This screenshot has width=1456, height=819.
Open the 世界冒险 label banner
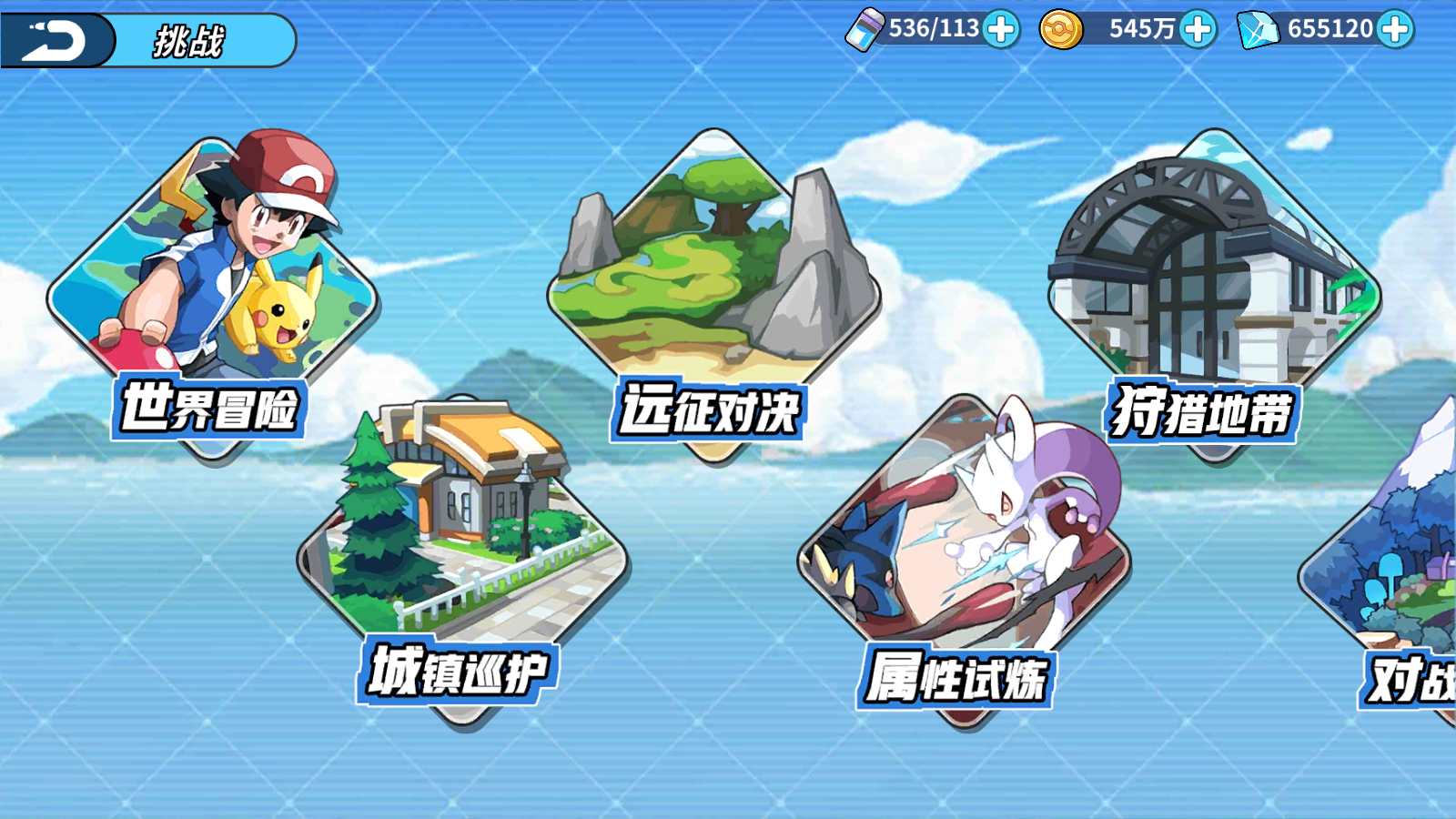(210, 409)
